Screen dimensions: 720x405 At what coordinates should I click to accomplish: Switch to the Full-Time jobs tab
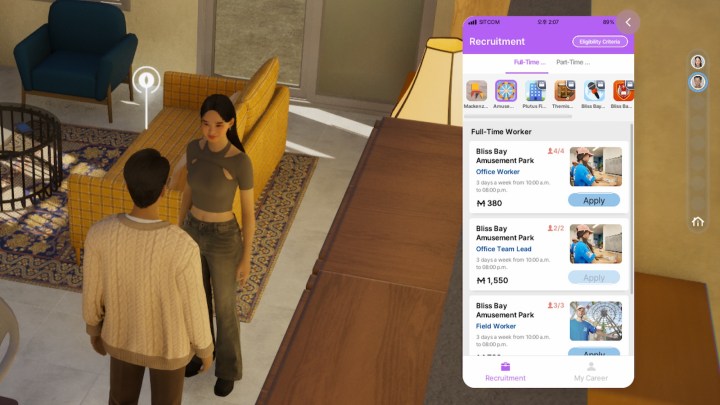[x=530, y=62]
